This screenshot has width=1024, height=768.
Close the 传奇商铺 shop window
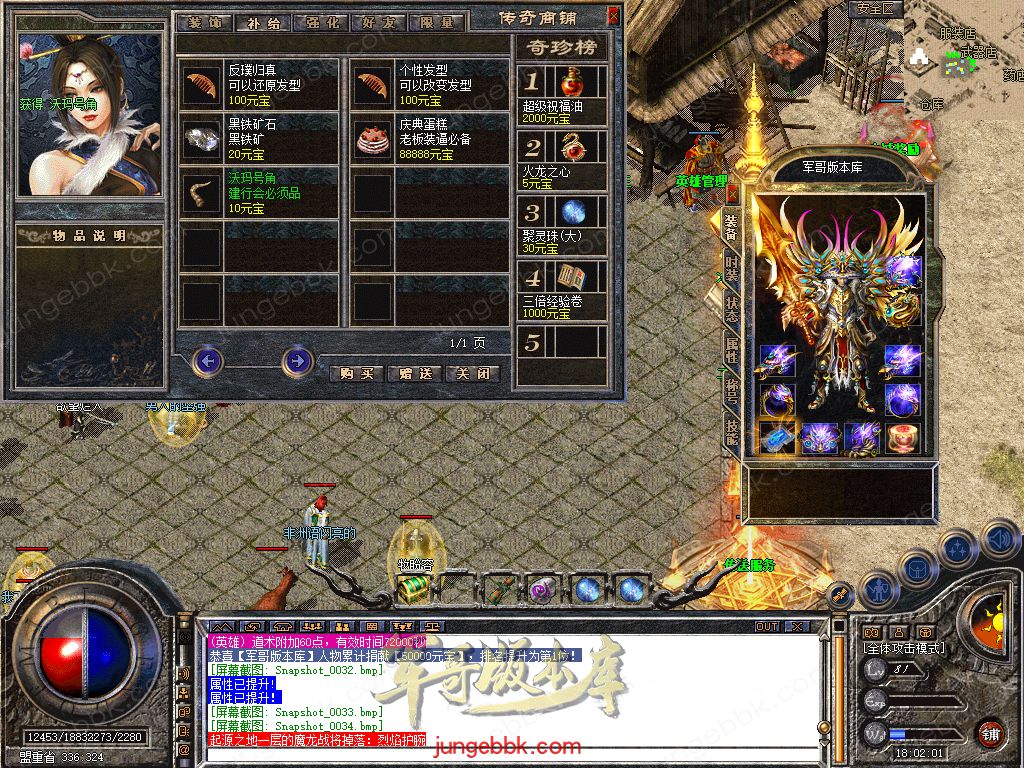pos(613,16)
